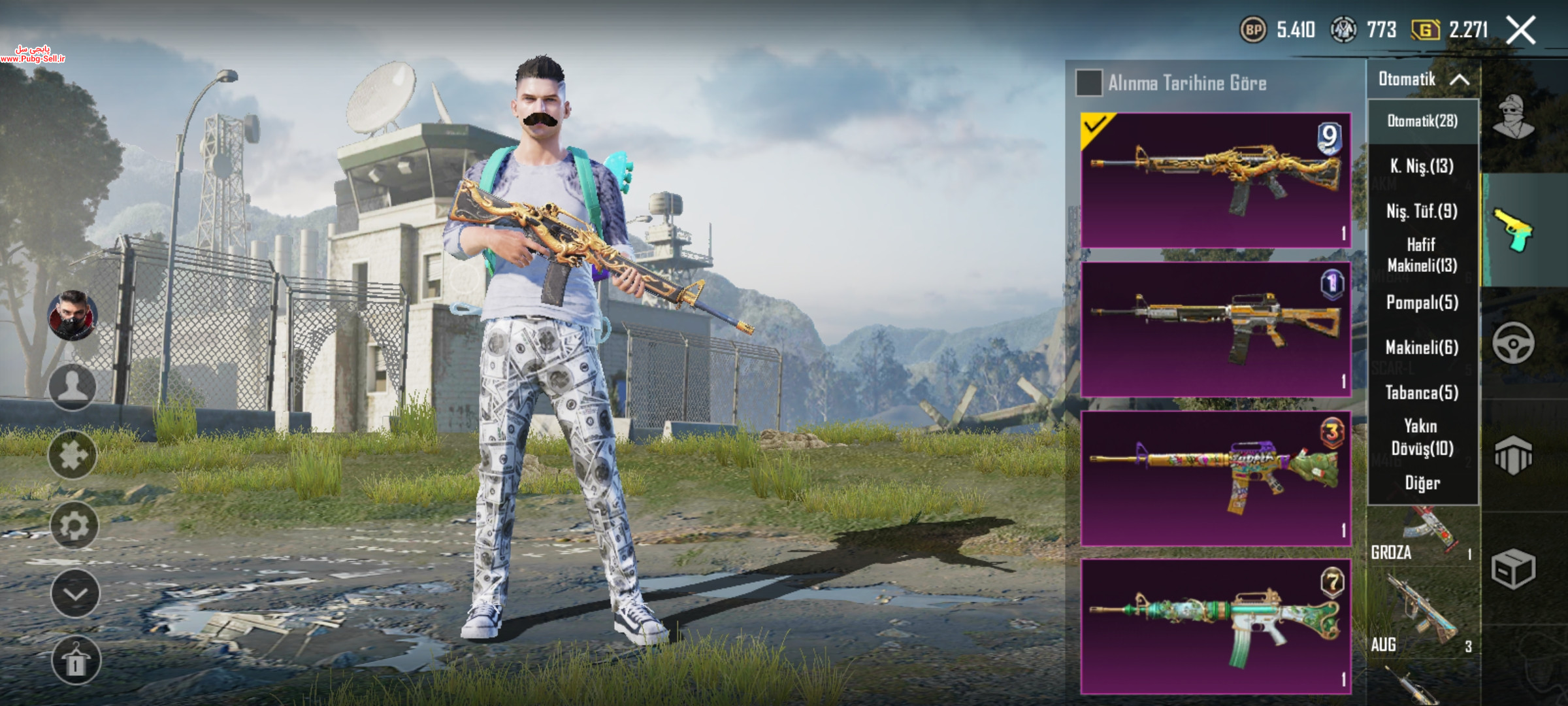Viewport: 1568px width, 706px height.
Task: Open the settings gear button on the left
Action: coord(74,525)
